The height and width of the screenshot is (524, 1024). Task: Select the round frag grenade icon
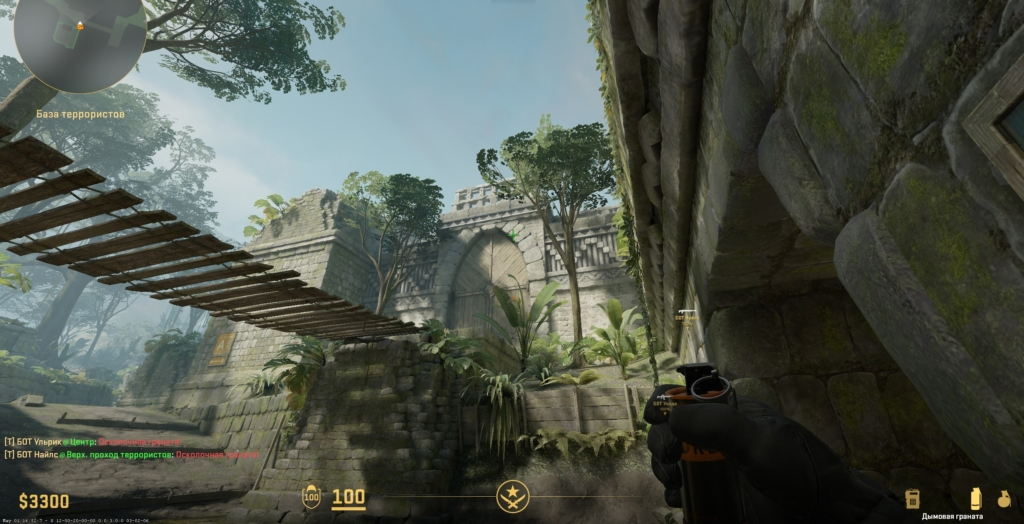click(x=1004, y=498)
